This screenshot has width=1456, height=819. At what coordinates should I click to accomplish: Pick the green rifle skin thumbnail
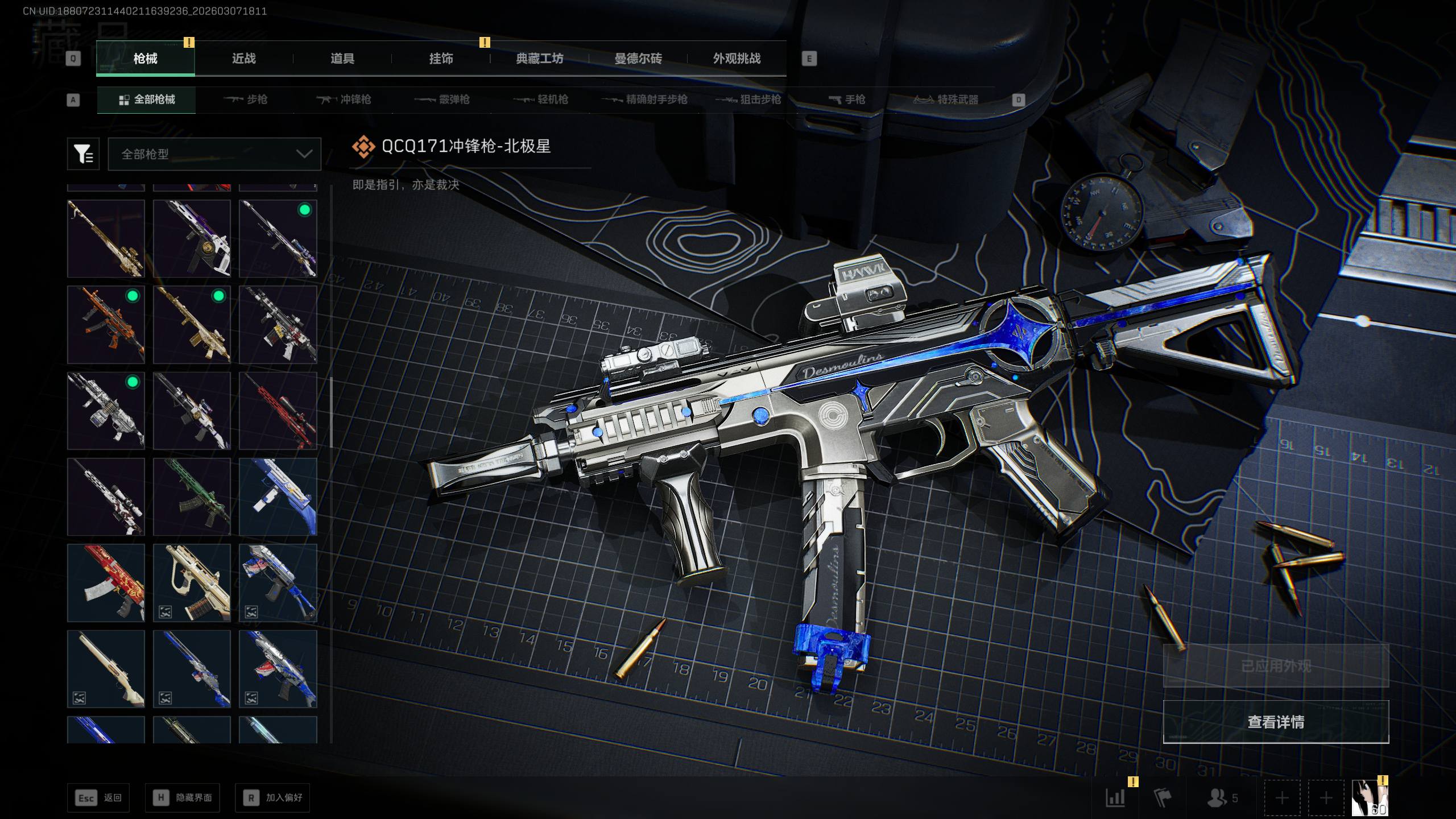tap(192, 497)
